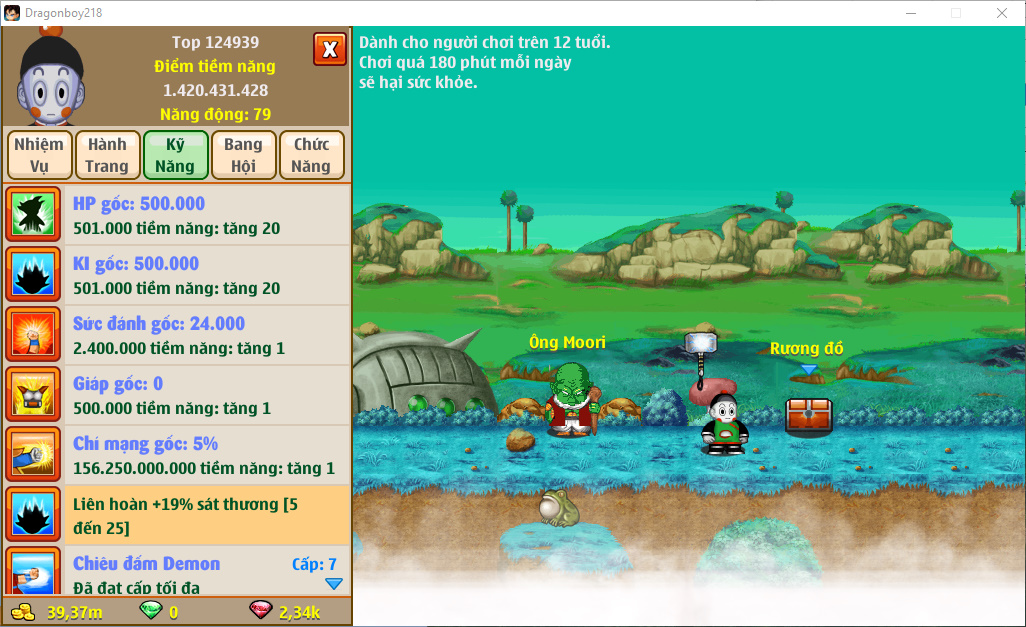Select the Kỹ Năng tab
1026x627 pixels.
click(x=175, y=155)
